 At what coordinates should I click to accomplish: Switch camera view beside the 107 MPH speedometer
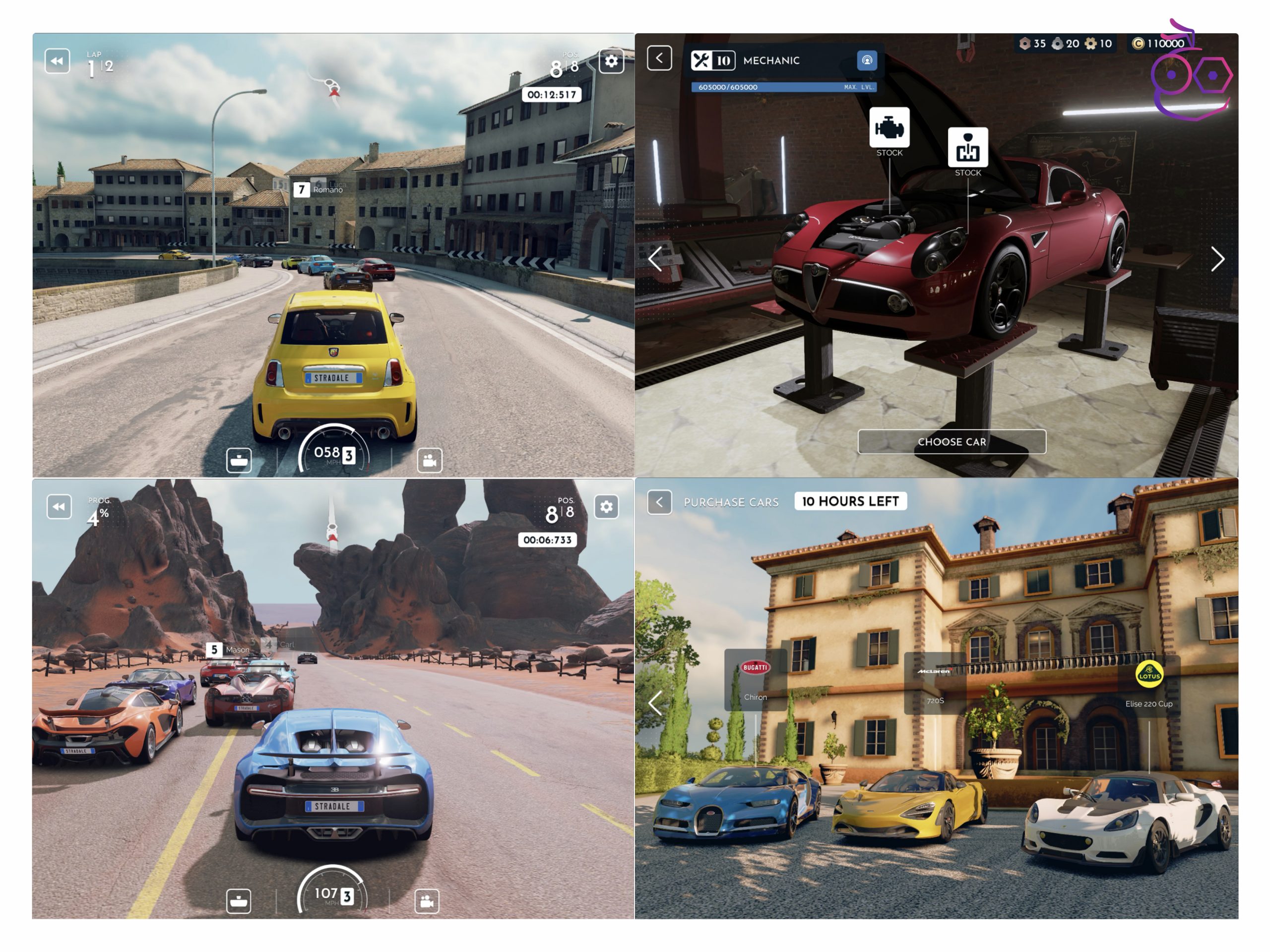pyautogui.click(x=427, y=901)
